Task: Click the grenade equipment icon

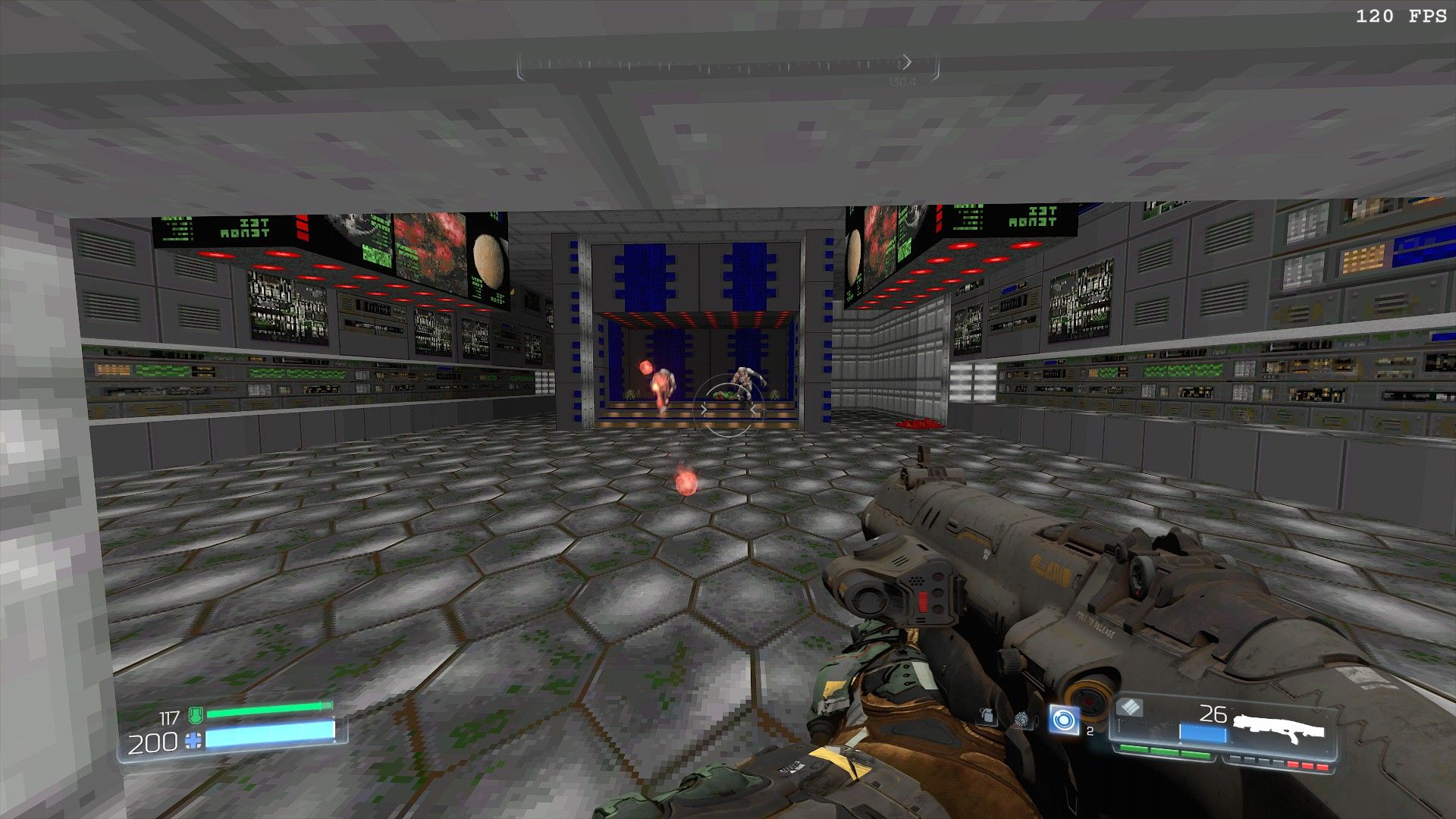Action: pyautogui.click(x=987, y=716)
